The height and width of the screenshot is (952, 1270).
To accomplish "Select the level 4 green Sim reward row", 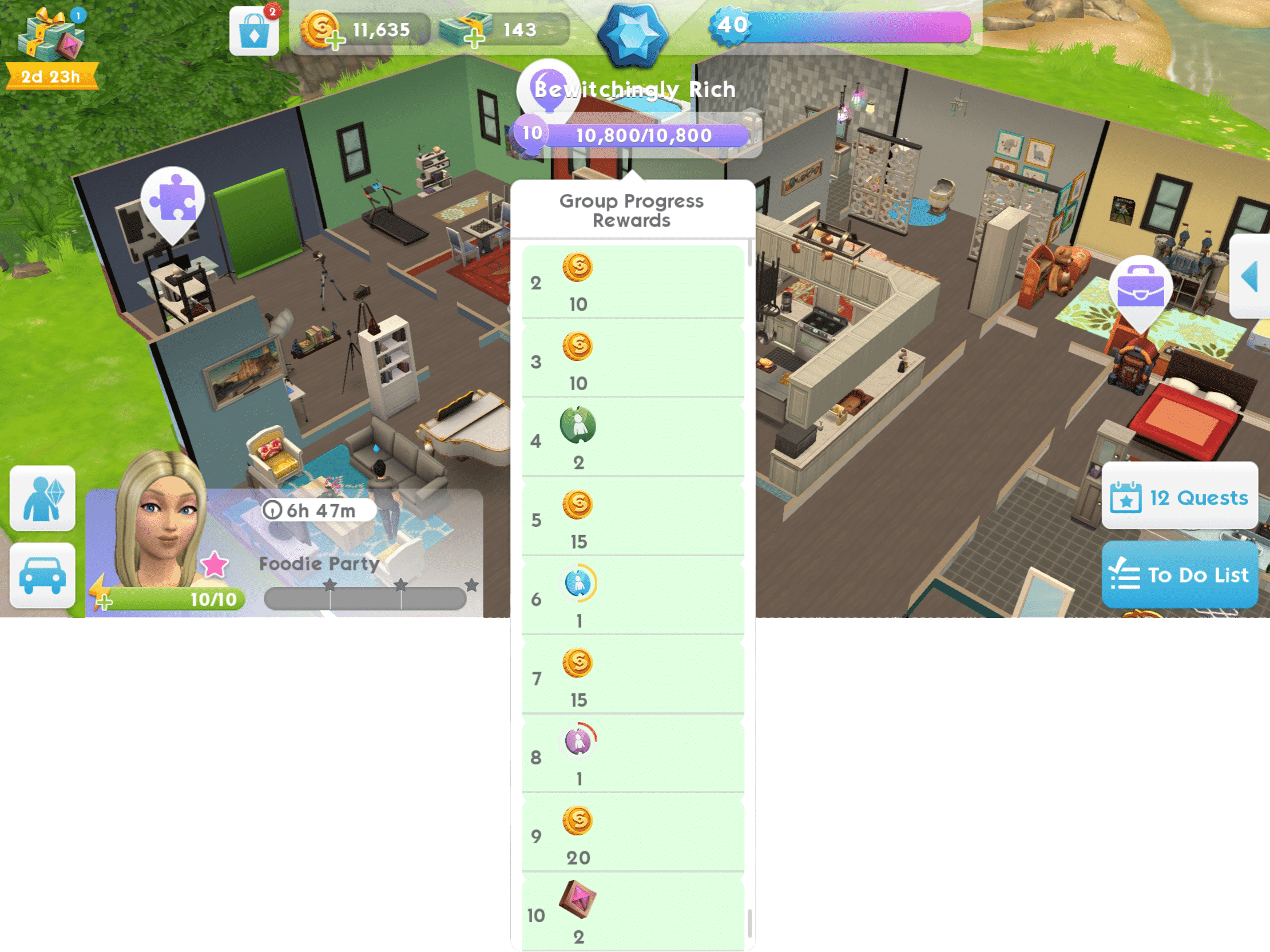I will pos(633,441).
